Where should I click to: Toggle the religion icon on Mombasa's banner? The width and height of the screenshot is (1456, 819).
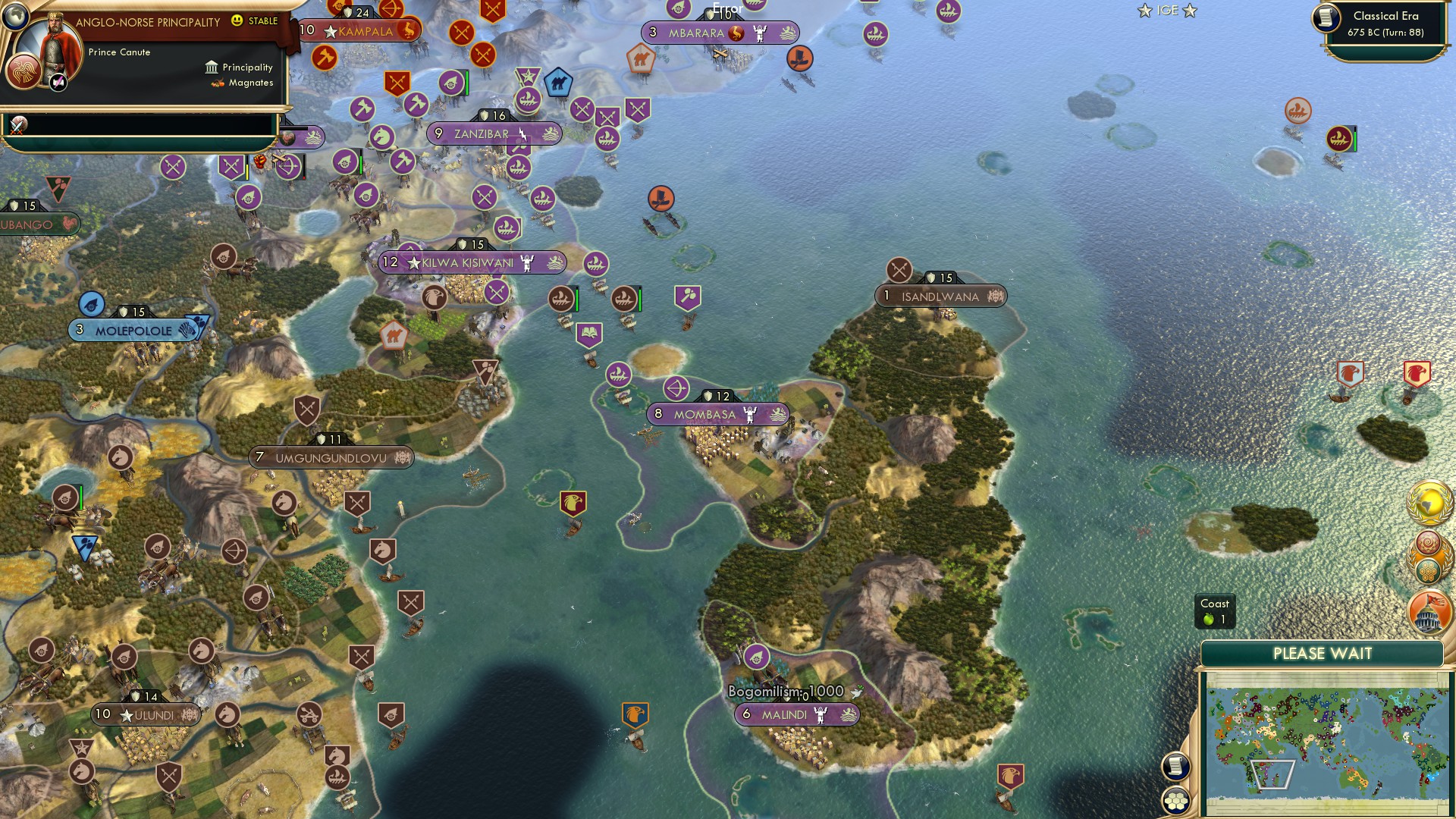[x=749, y=414]
